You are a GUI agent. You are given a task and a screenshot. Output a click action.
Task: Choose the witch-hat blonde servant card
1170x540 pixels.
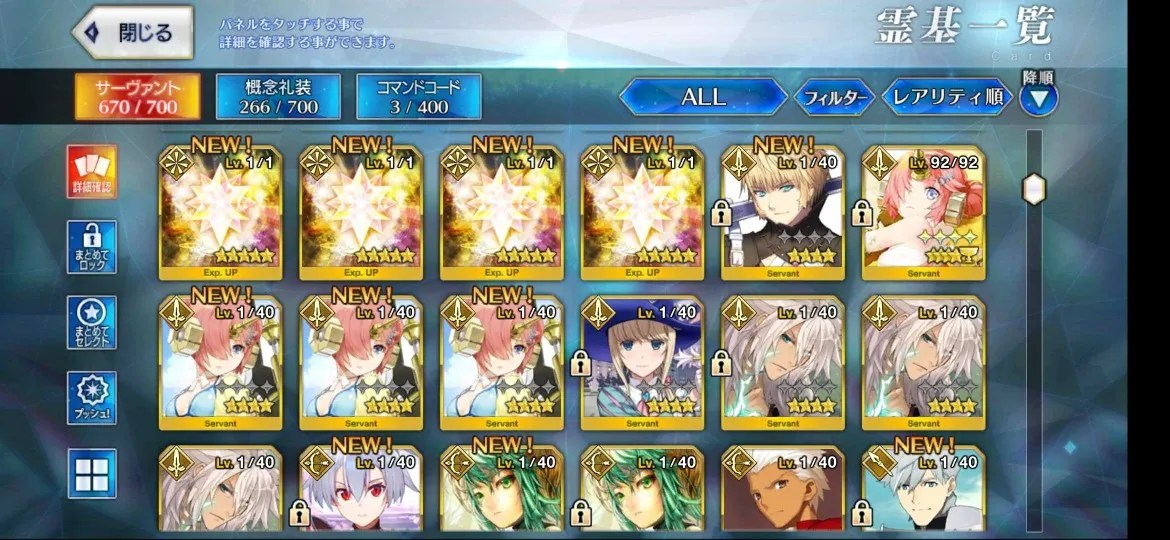643,357
